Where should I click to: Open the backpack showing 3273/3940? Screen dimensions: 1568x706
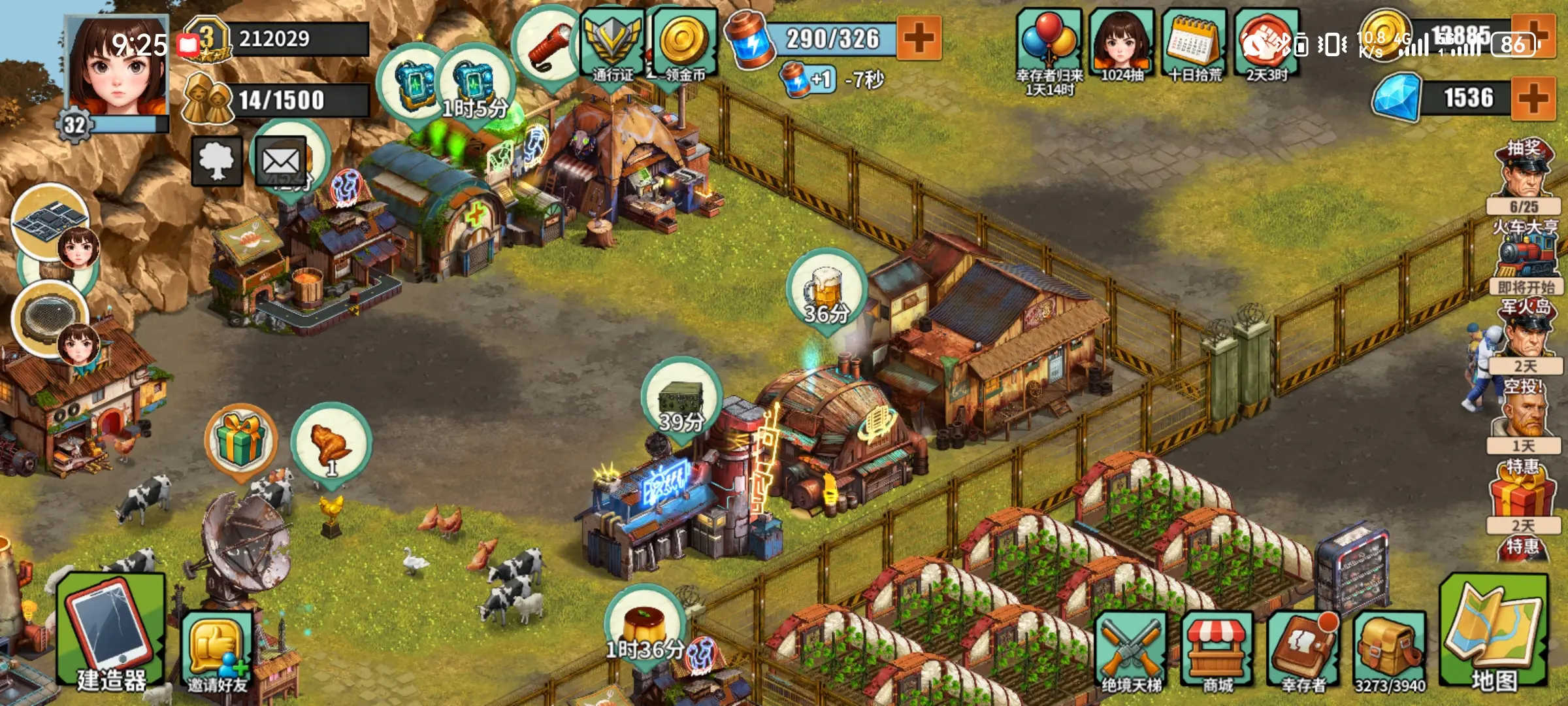tap(1390, 651)
